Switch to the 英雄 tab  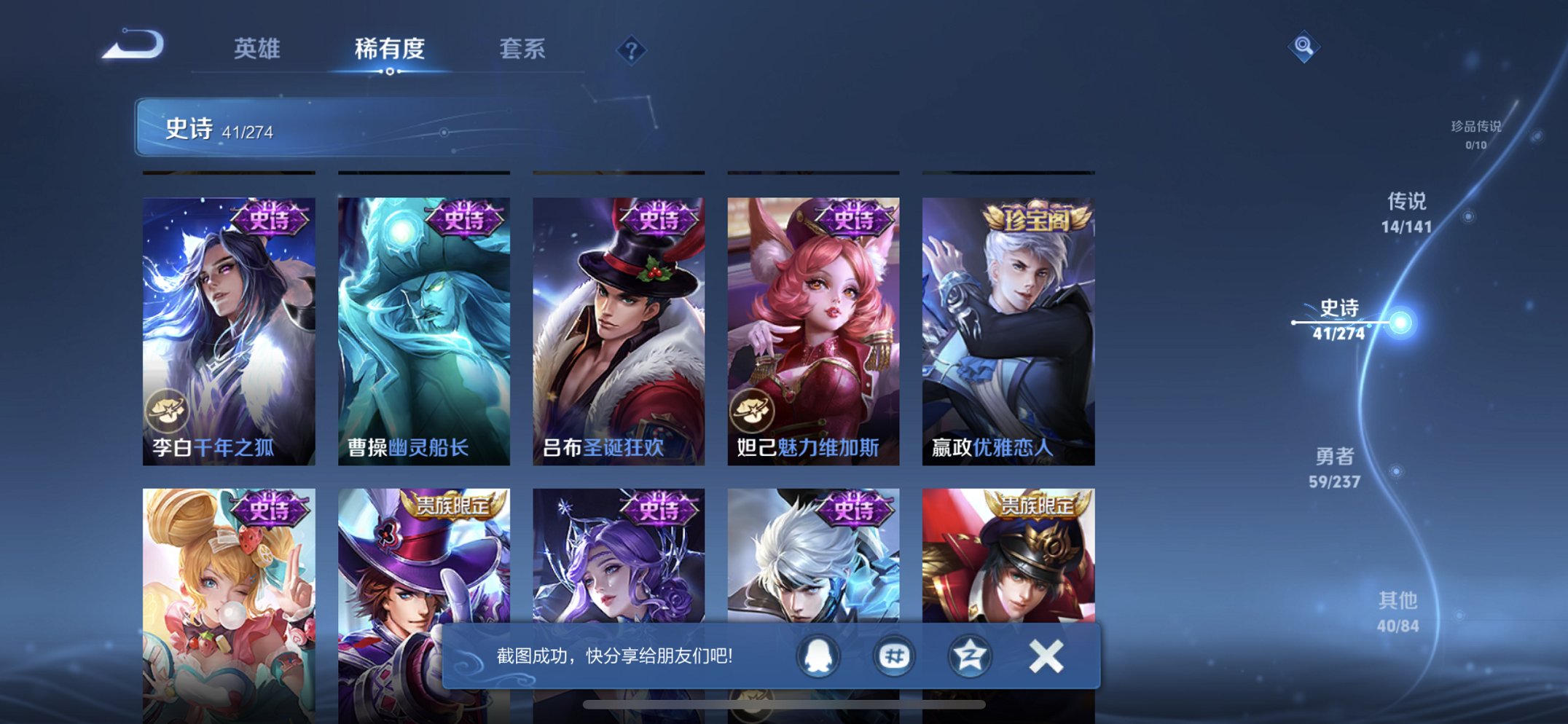point(259,50)
